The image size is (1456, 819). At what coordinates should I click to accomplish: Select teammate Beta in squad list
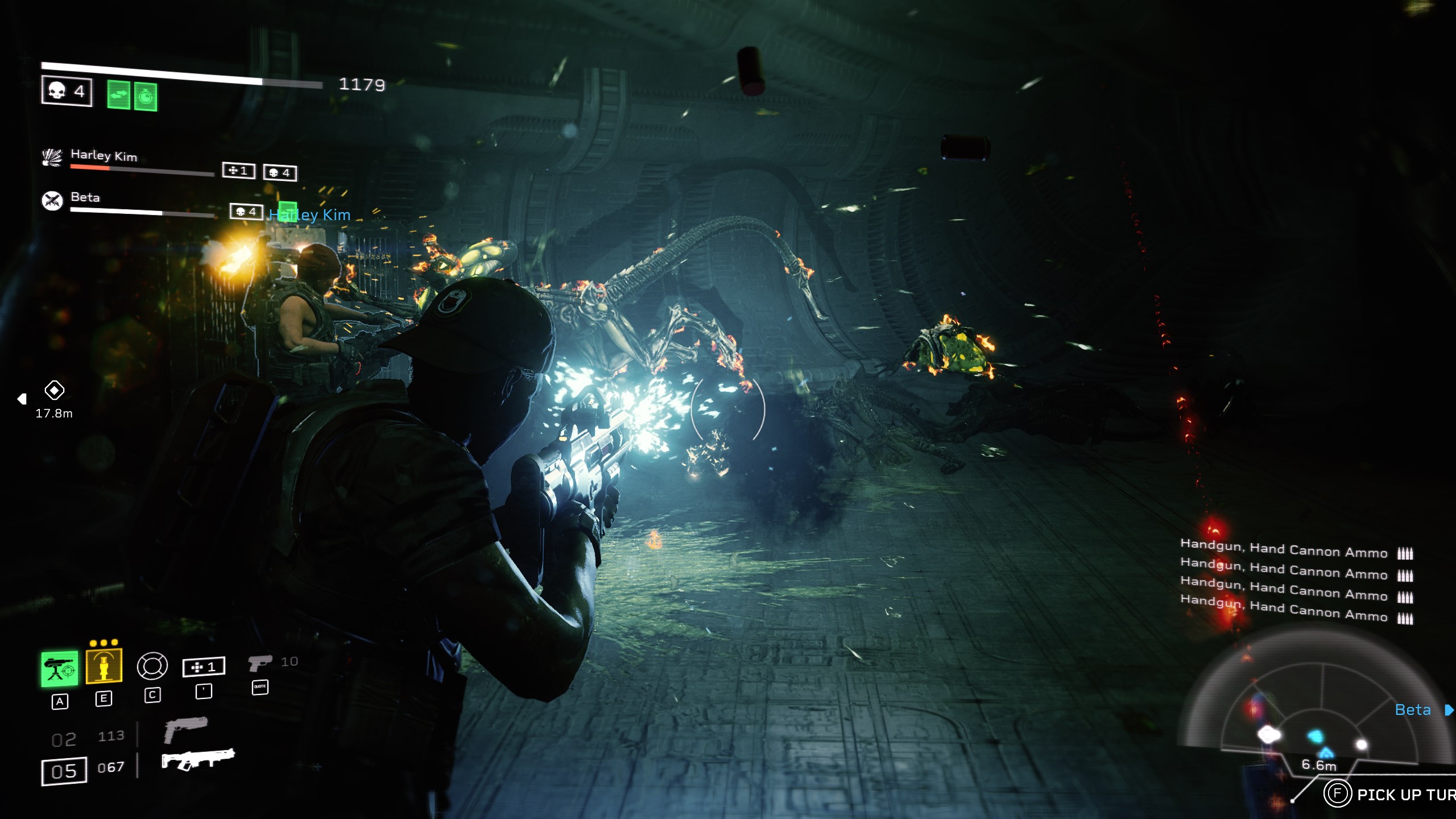pos(85,197)
